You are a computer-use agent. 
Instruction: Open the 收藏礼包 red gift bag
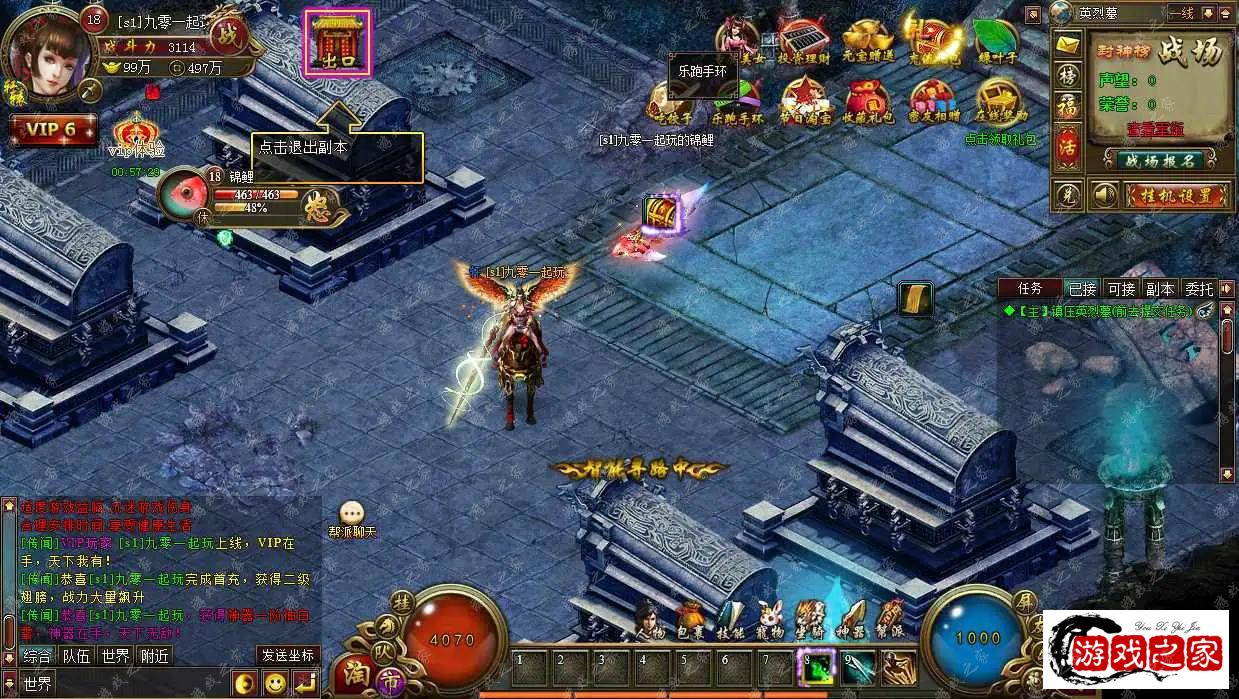pos(867,101)
